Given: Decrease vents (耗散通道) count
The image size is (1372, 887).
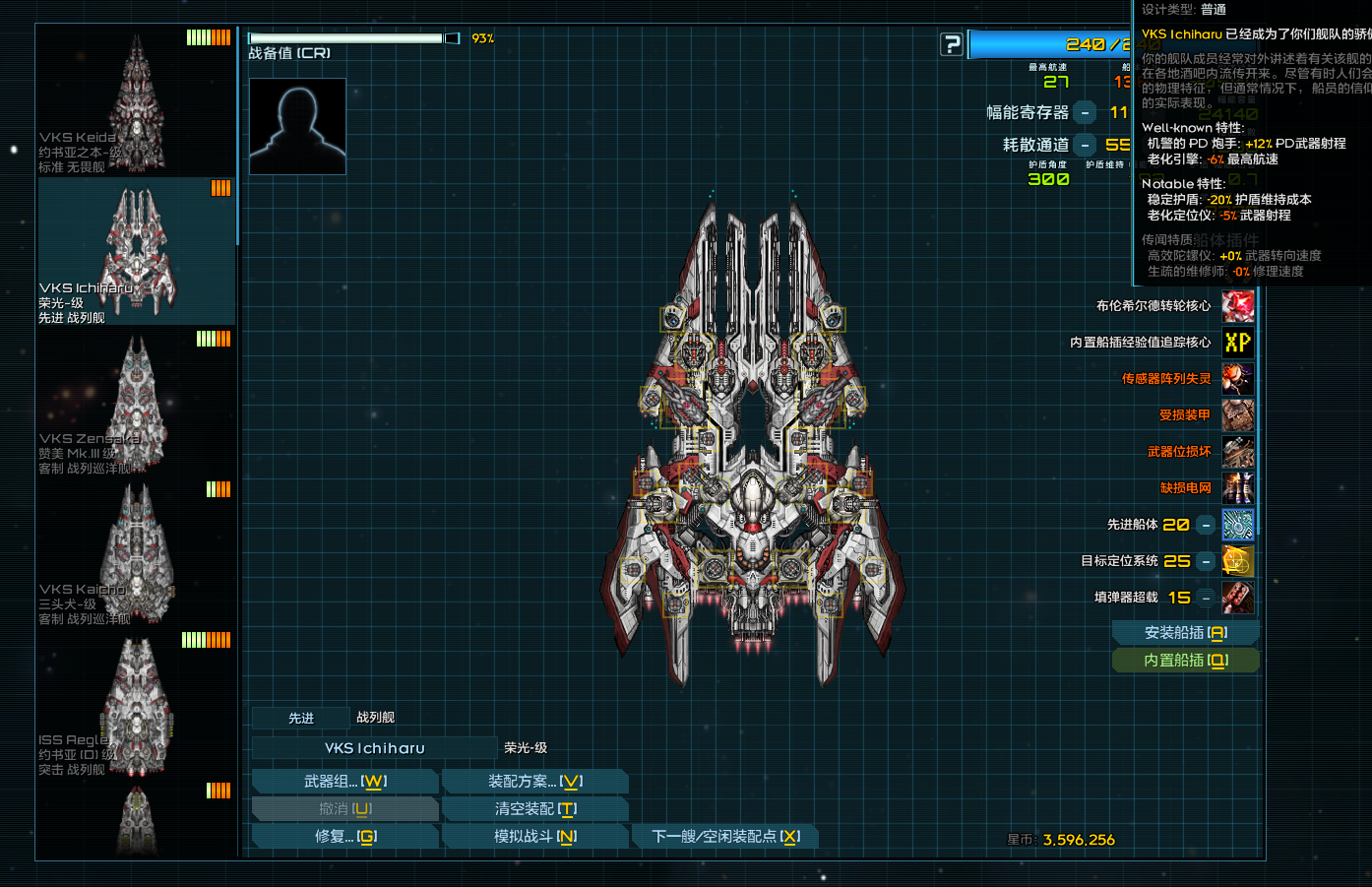Looking at the screenshot, I should [1085, 145].
